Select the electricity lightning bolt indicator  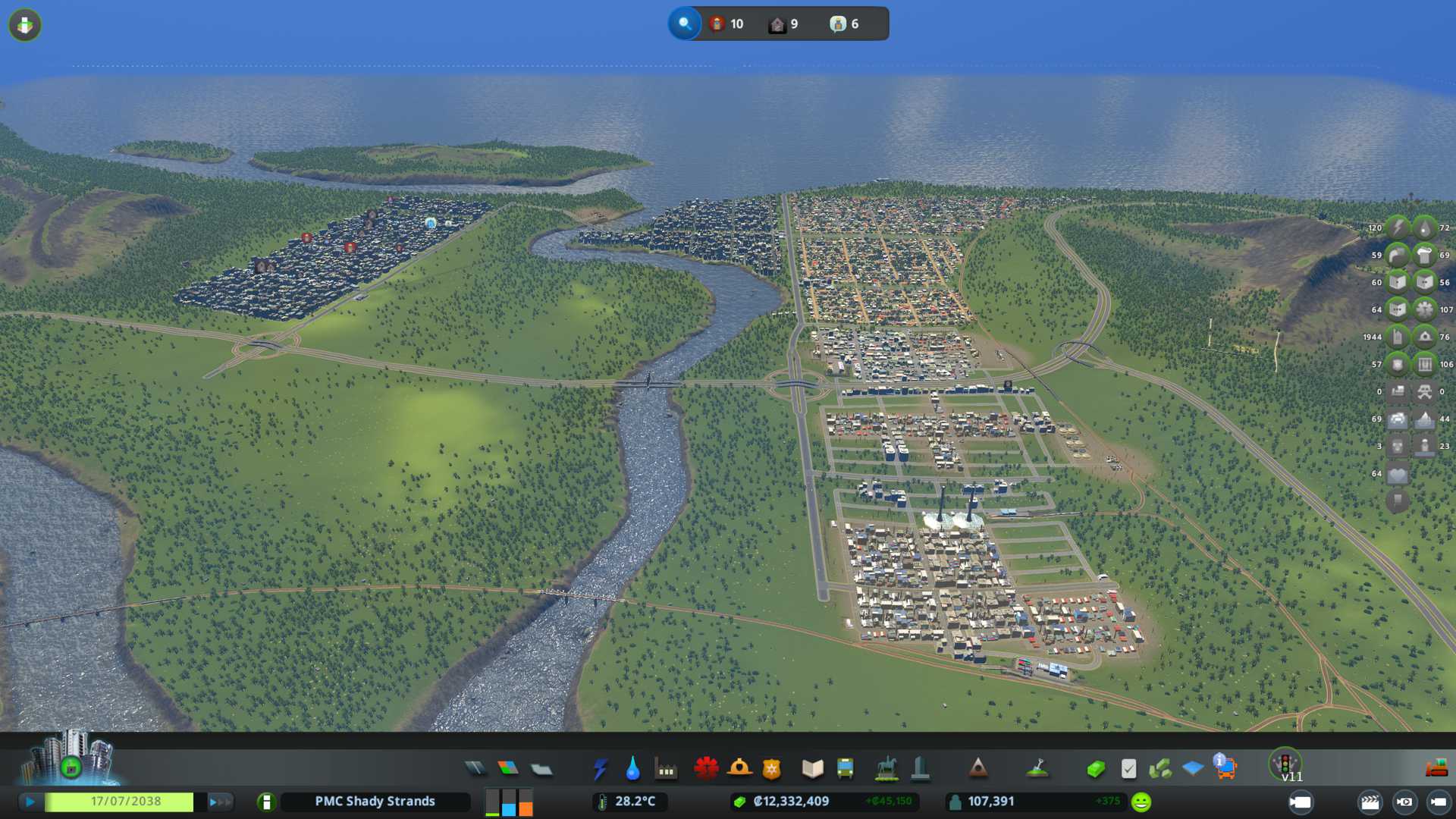click(x=1397, y=227)
